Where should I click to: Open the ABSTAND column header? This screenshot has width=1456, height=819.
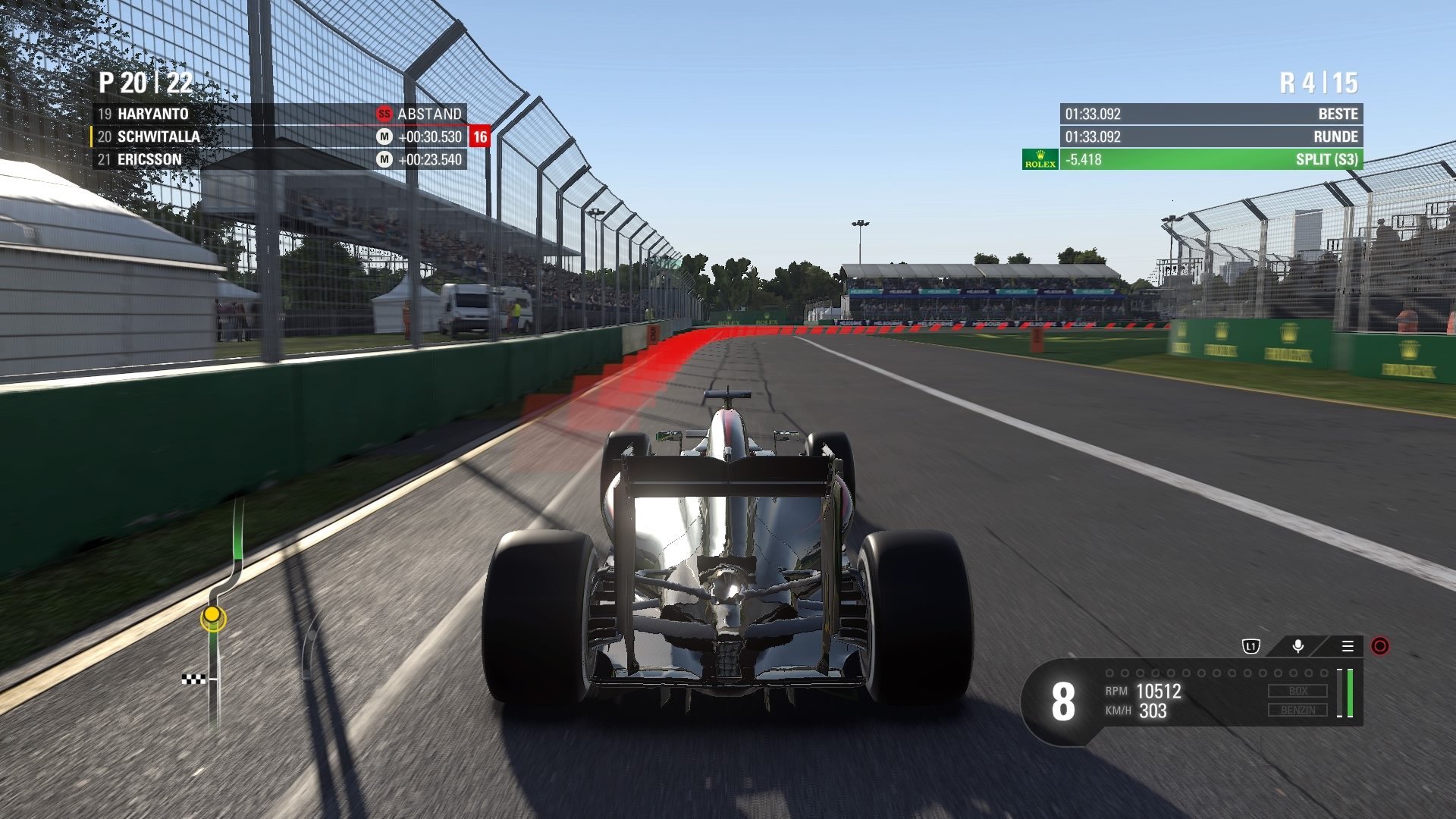(x=430, y=114)
